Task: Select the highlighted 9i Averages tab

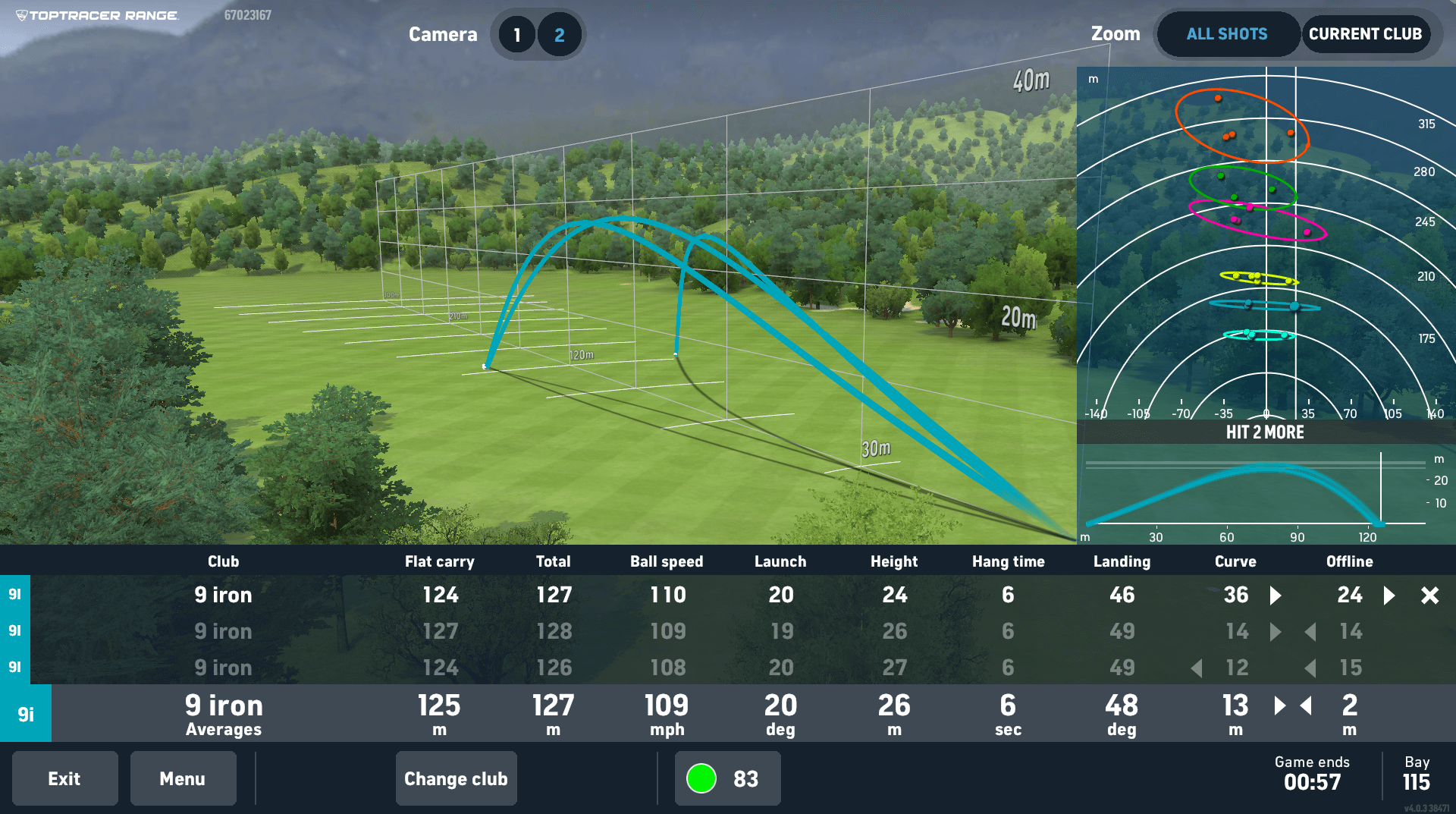Action: tap(26, 713)
